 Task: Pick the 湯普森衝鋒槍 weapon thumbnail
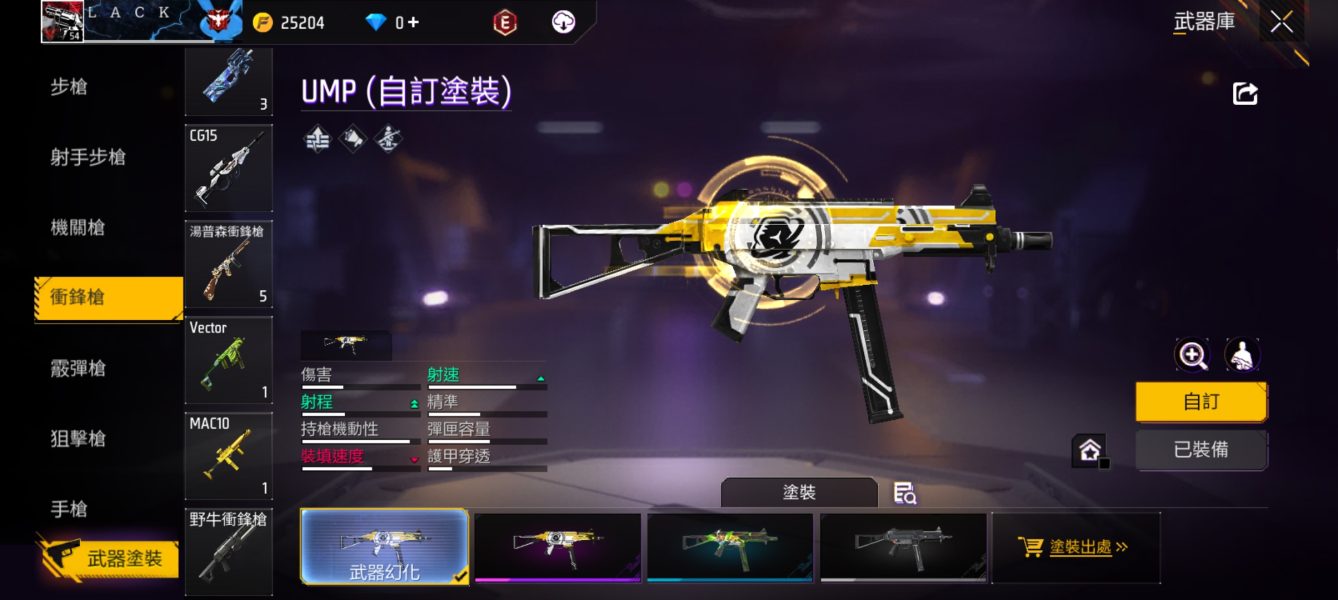point(228,263)
